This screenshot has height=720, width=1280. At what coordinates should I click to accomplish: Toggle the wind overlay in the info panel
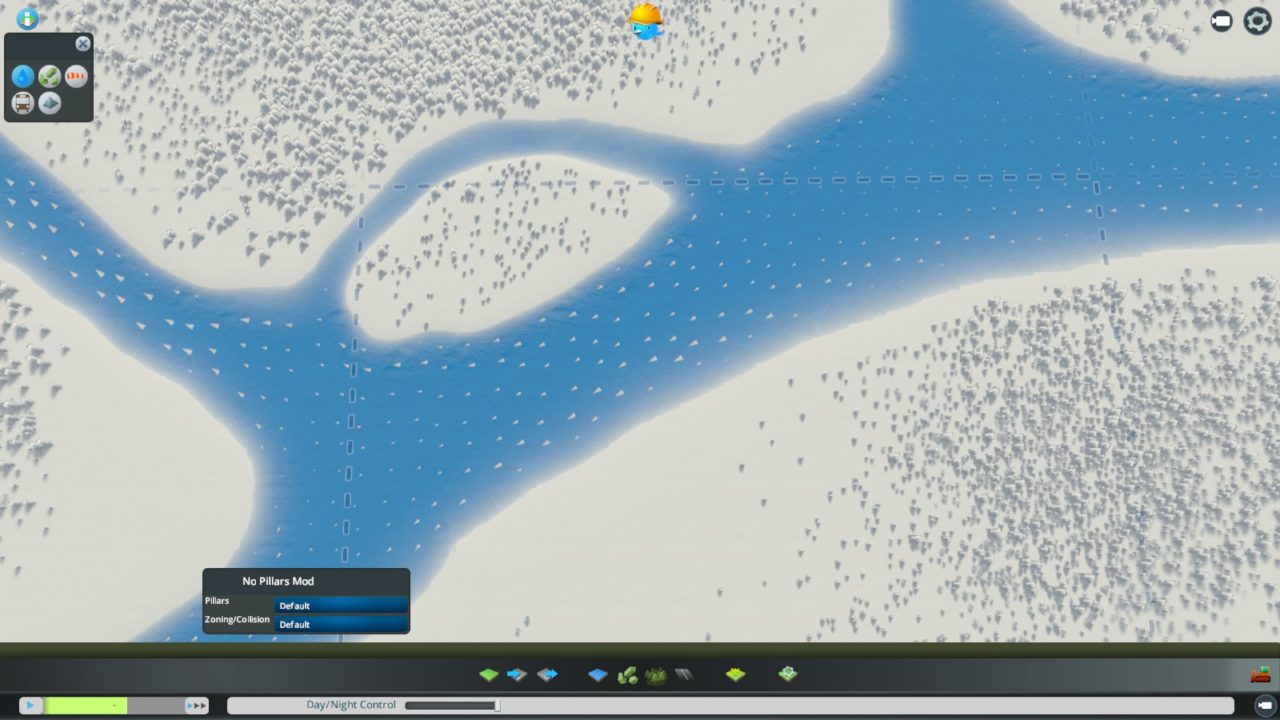pos(77,76)
